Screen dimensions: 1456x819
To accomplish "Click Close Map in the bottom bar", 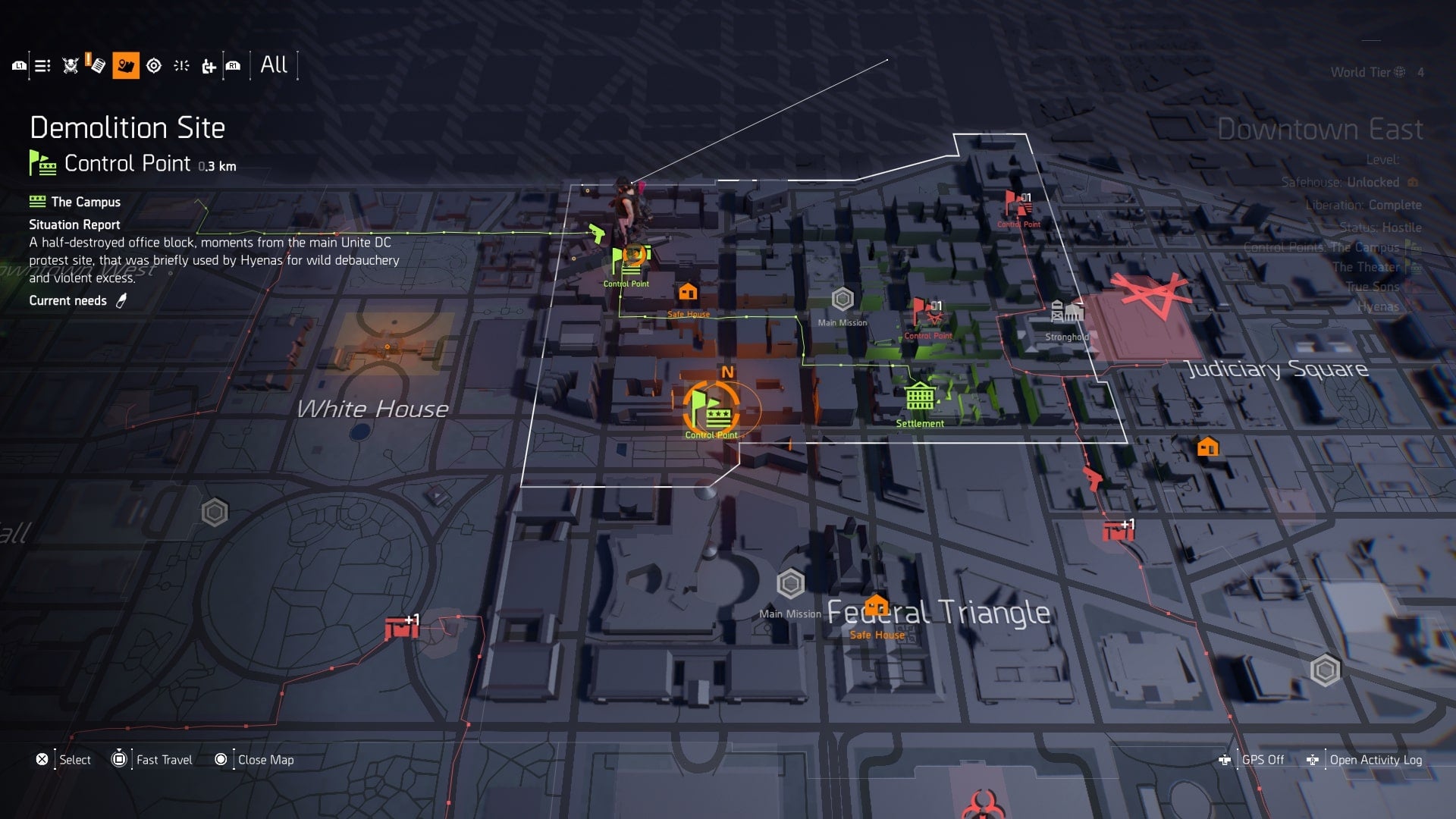I will (265, 759).
